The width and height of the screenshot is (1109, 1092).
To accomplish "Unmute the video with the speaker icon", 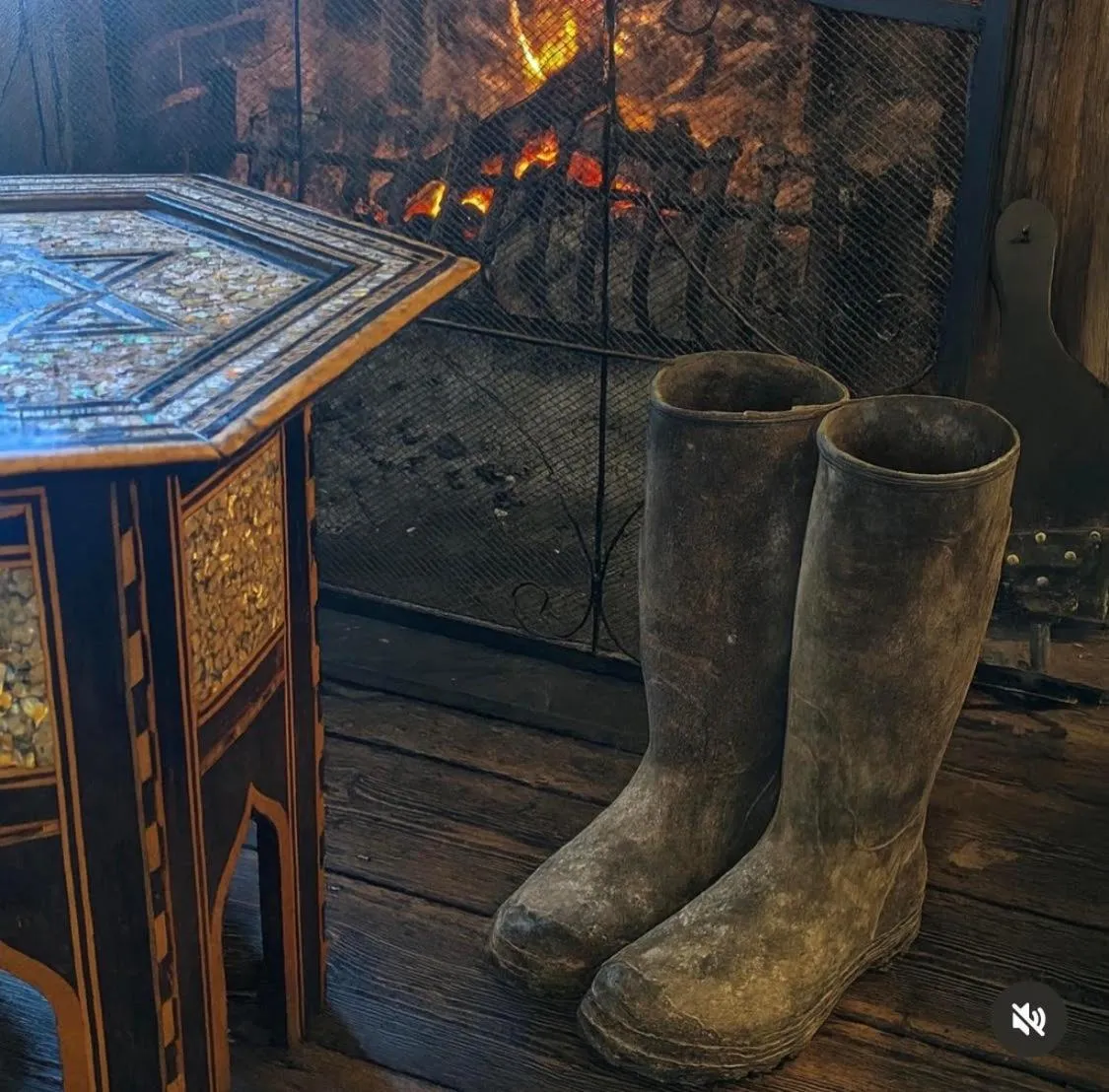I will pyautogui.click(x=1028, y=1019).
